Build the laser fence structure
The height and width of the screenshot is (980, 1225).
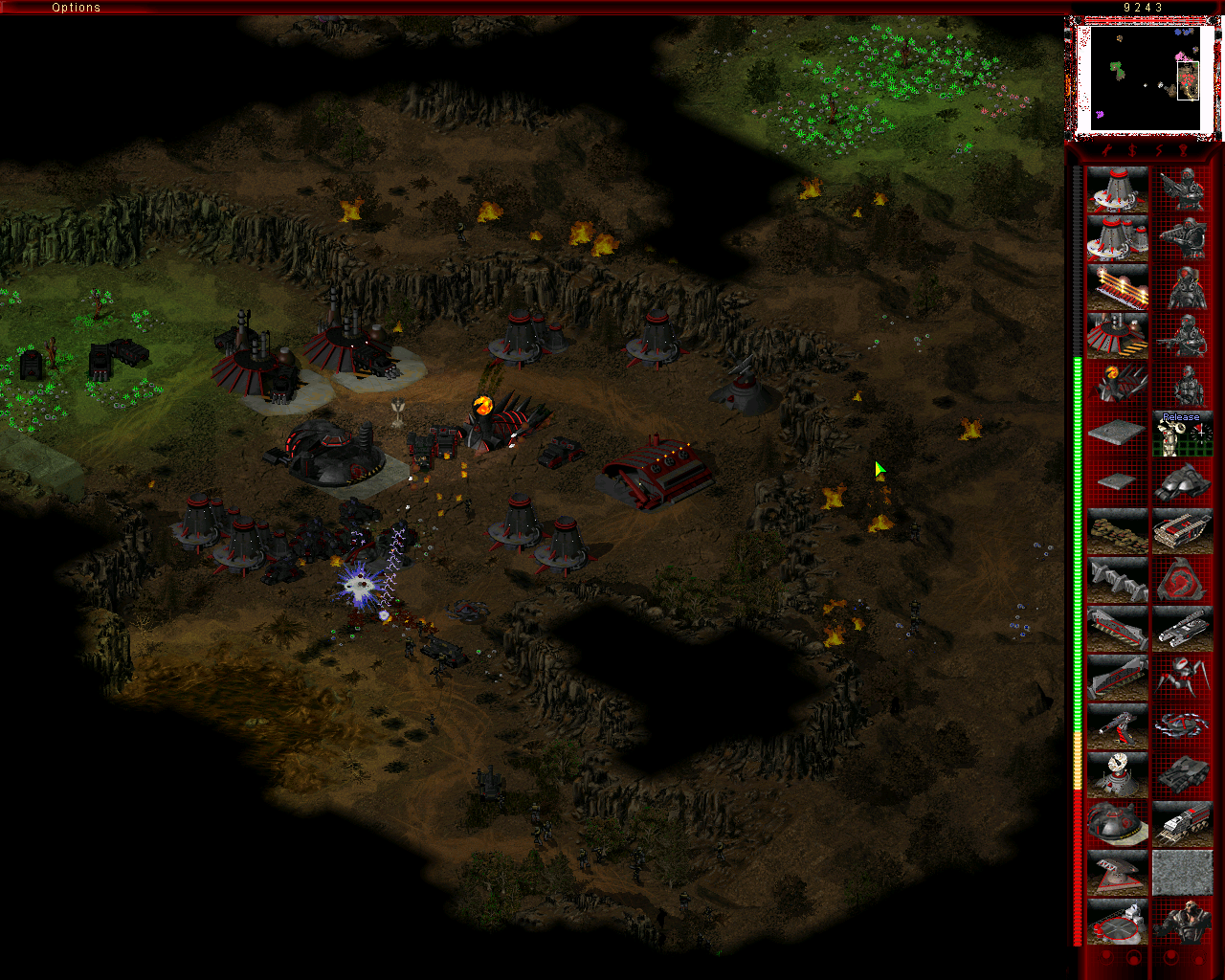tap(1117, 287)
